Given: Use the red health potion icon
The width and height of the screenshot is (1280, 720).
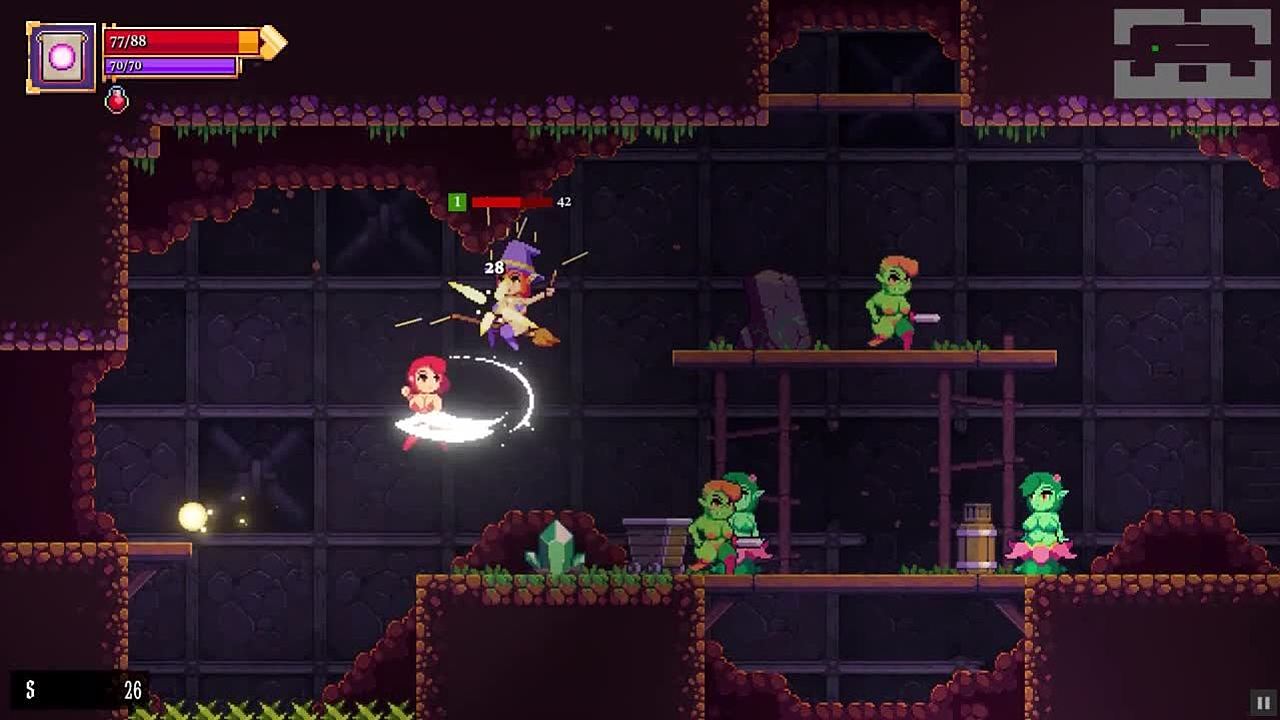Looking at the screenshot, I should pyautogui.click(x=117, y=100).
